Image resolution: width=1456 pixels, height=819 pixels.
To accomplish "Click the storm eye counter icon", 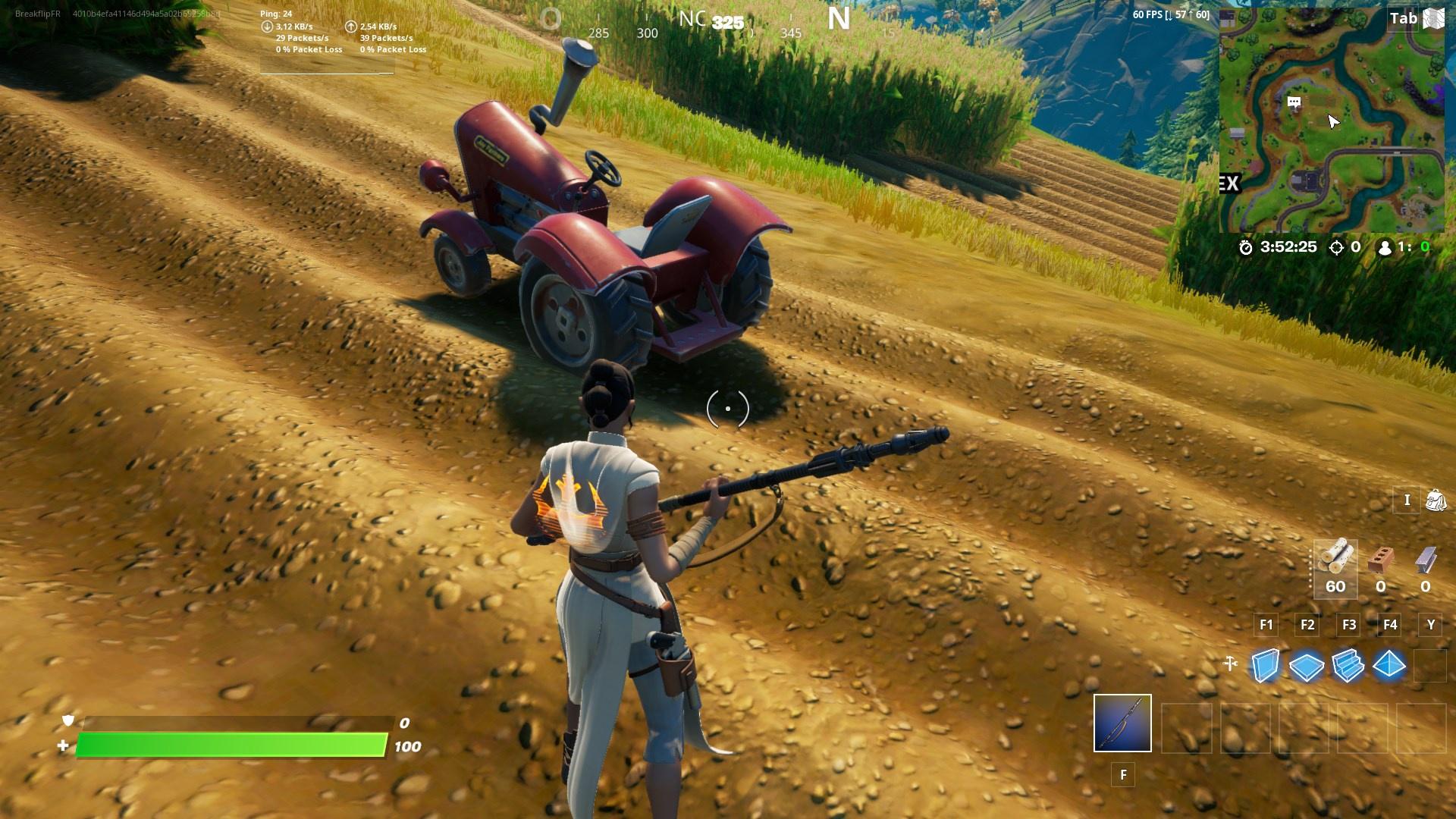I will tap(1335, 247).
